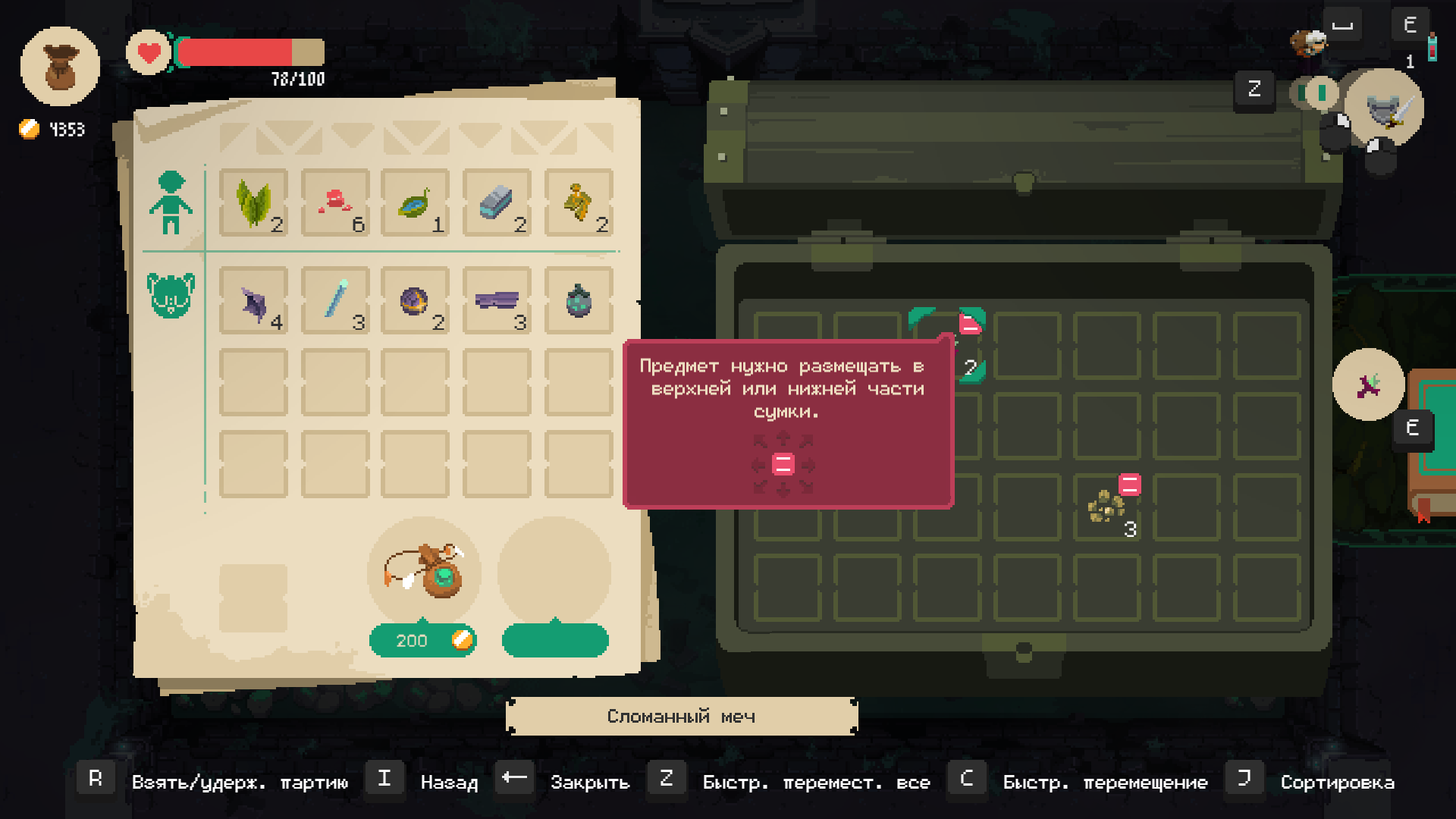Pick the purple crystal shard stack
1456x819 pixels.
pyautogui.click(x=253, y=301)
